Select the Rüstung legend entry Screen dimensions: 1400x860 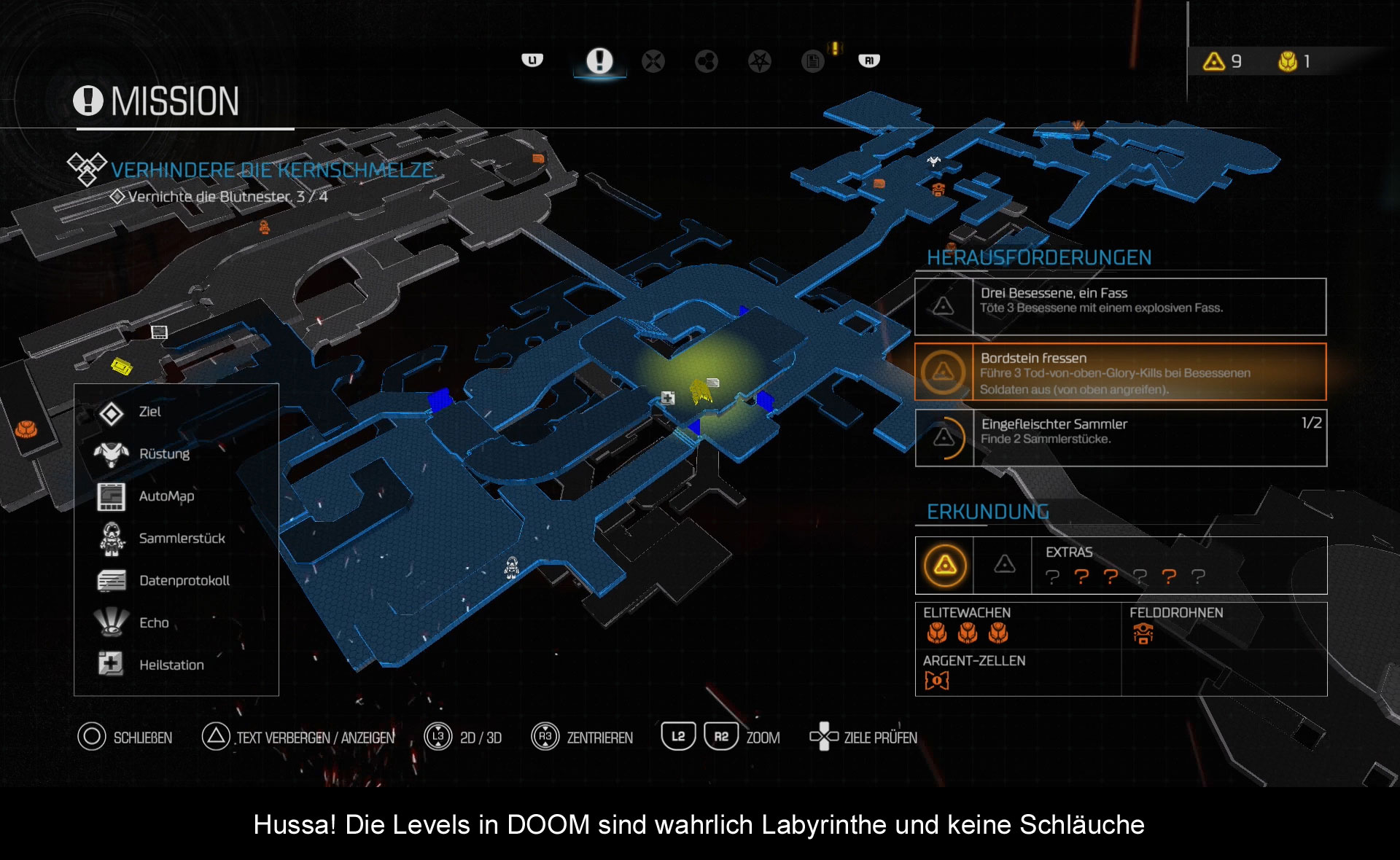tap(164, 454)
